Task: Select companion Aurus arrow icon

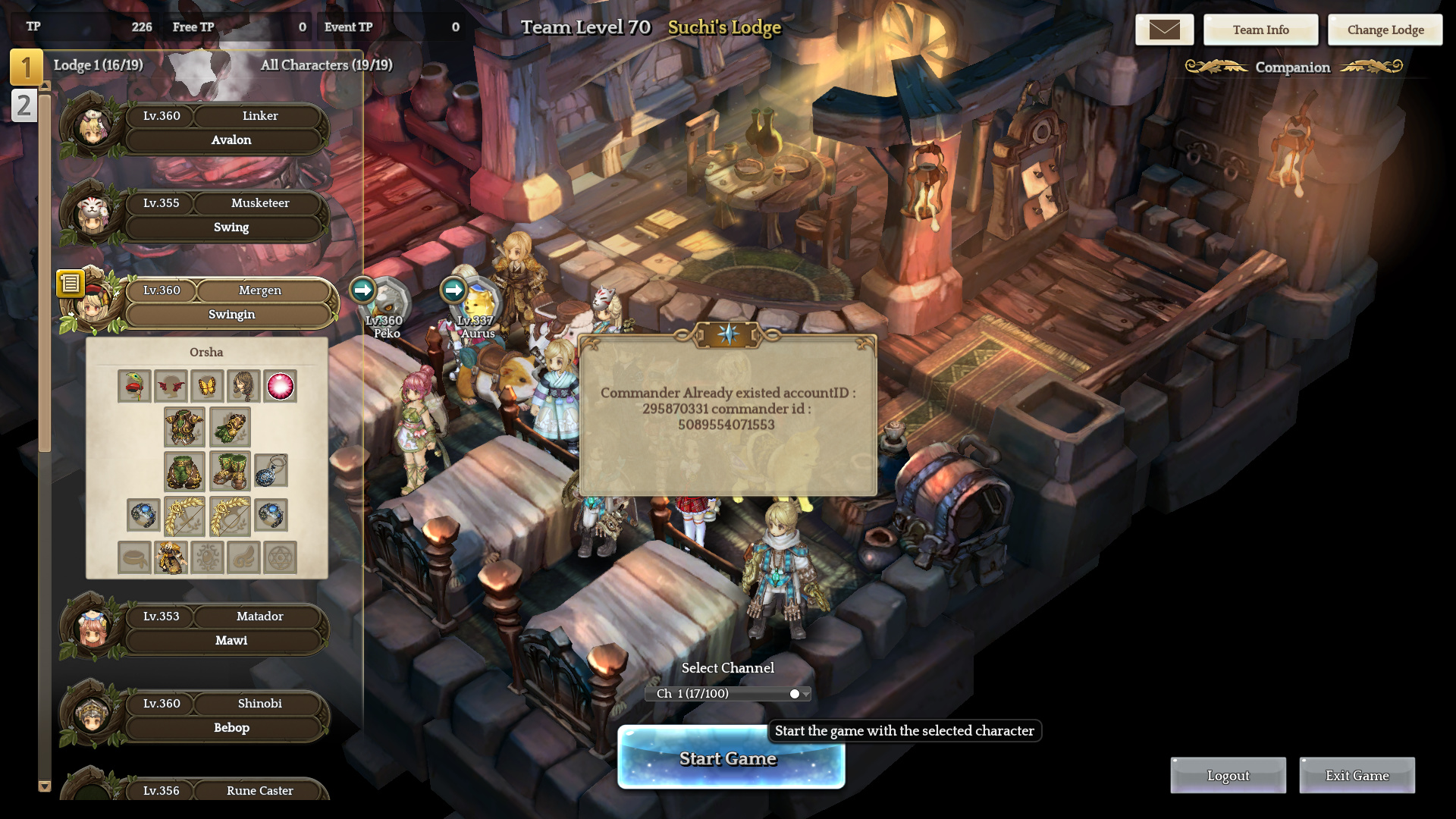Action: pyautogui.click(x=453, y=289)
